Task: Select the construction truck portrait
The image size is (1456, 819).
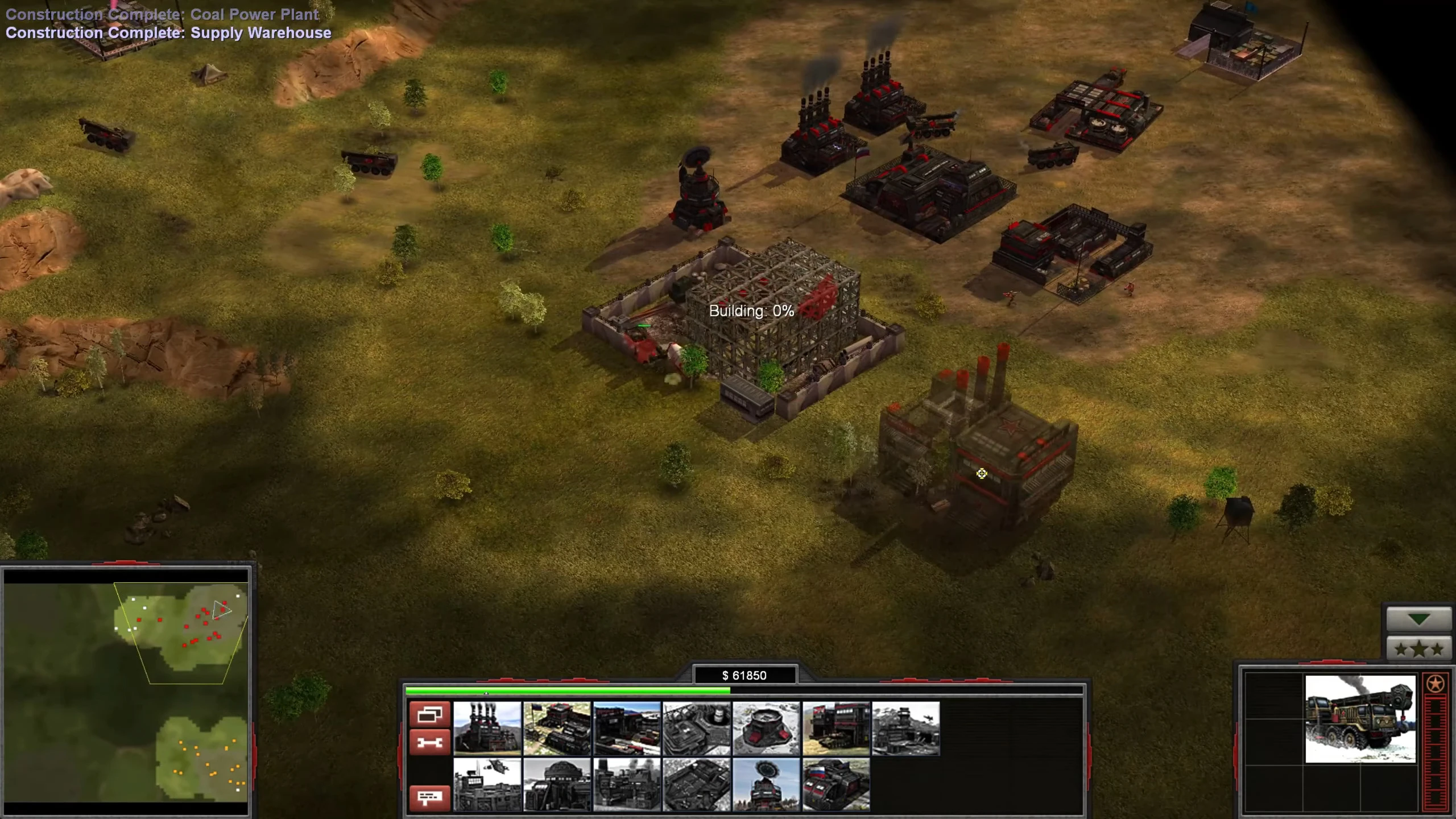Action: point(1360,719)
